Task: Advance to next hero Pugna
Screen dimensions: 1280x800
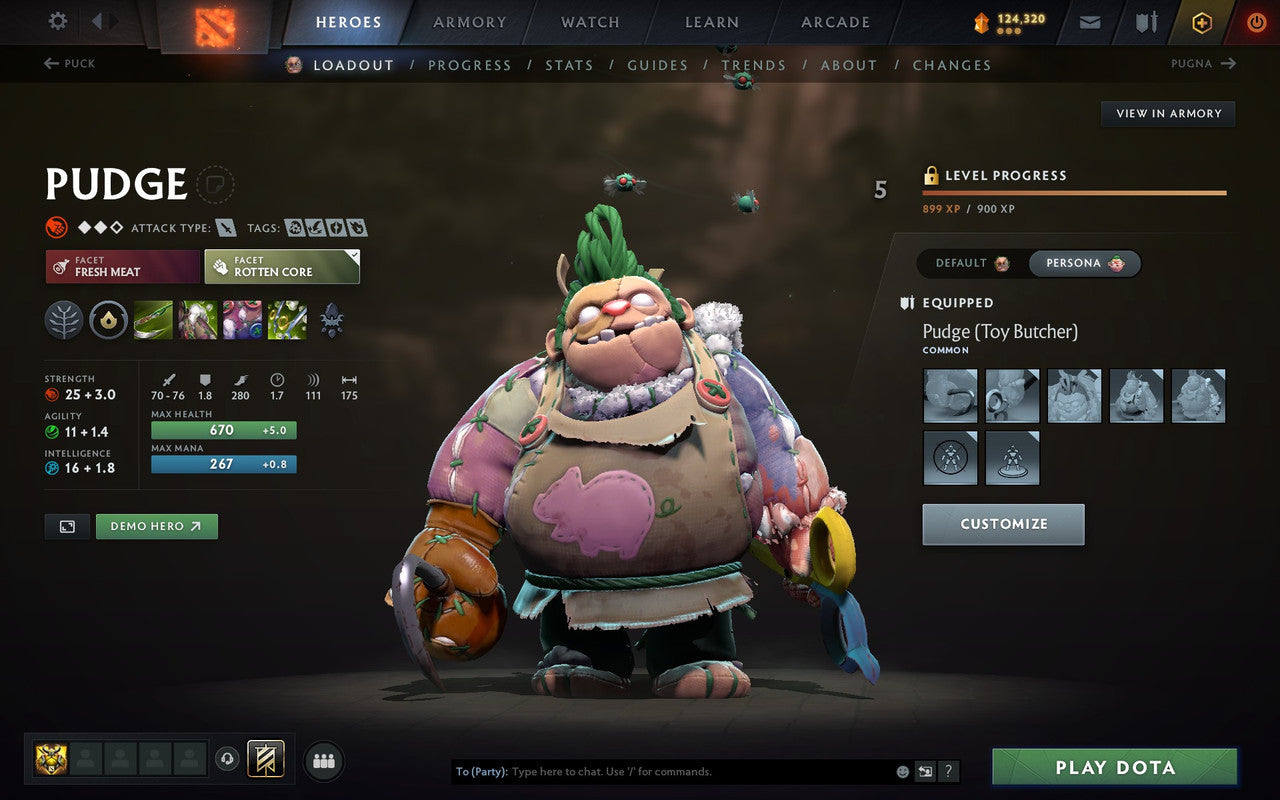Action: pyautogui.click(x=1203, y=64)
